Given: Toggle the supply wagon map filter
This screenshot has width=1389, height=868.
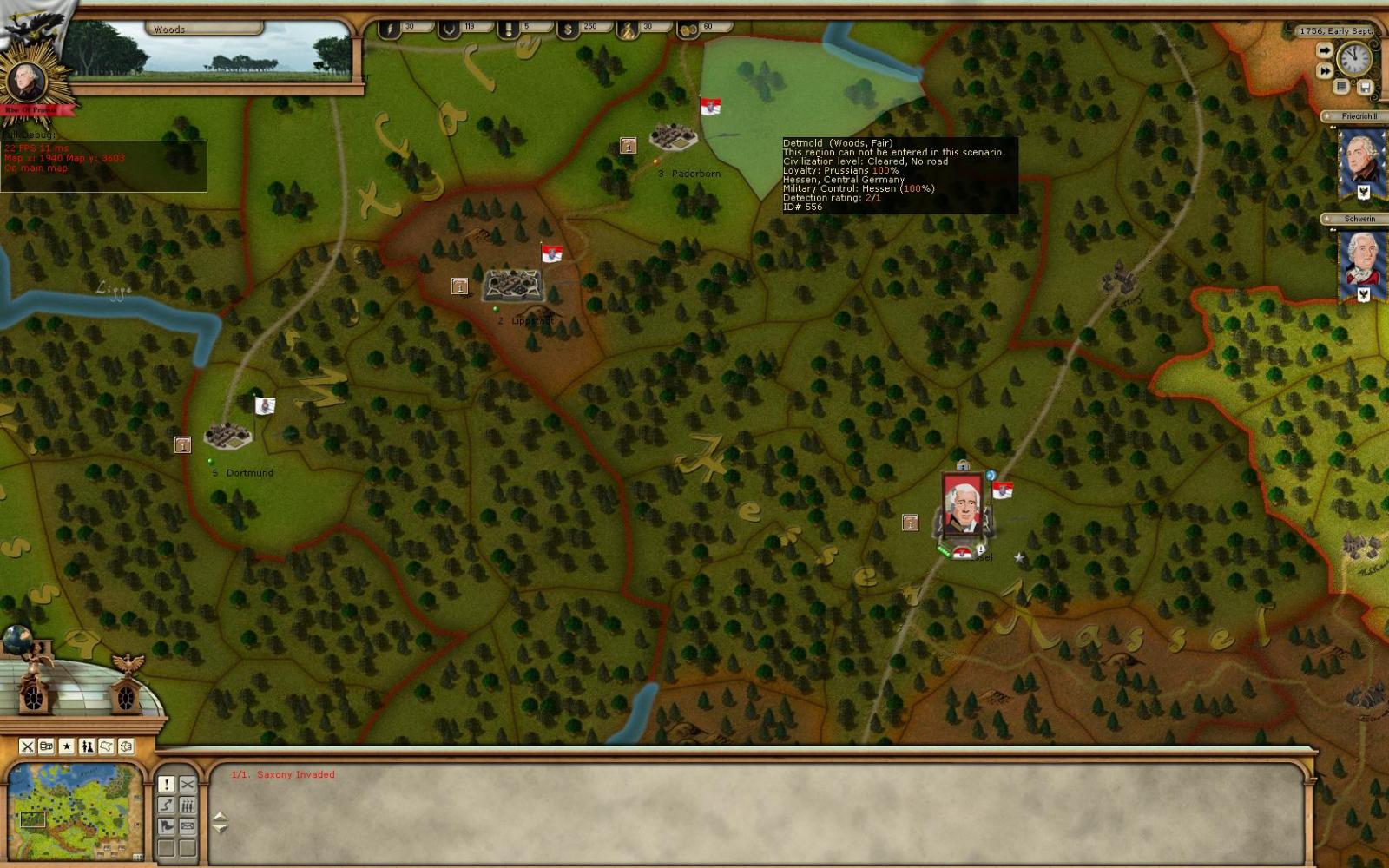Looking at the screenshot, I should 47,746.
